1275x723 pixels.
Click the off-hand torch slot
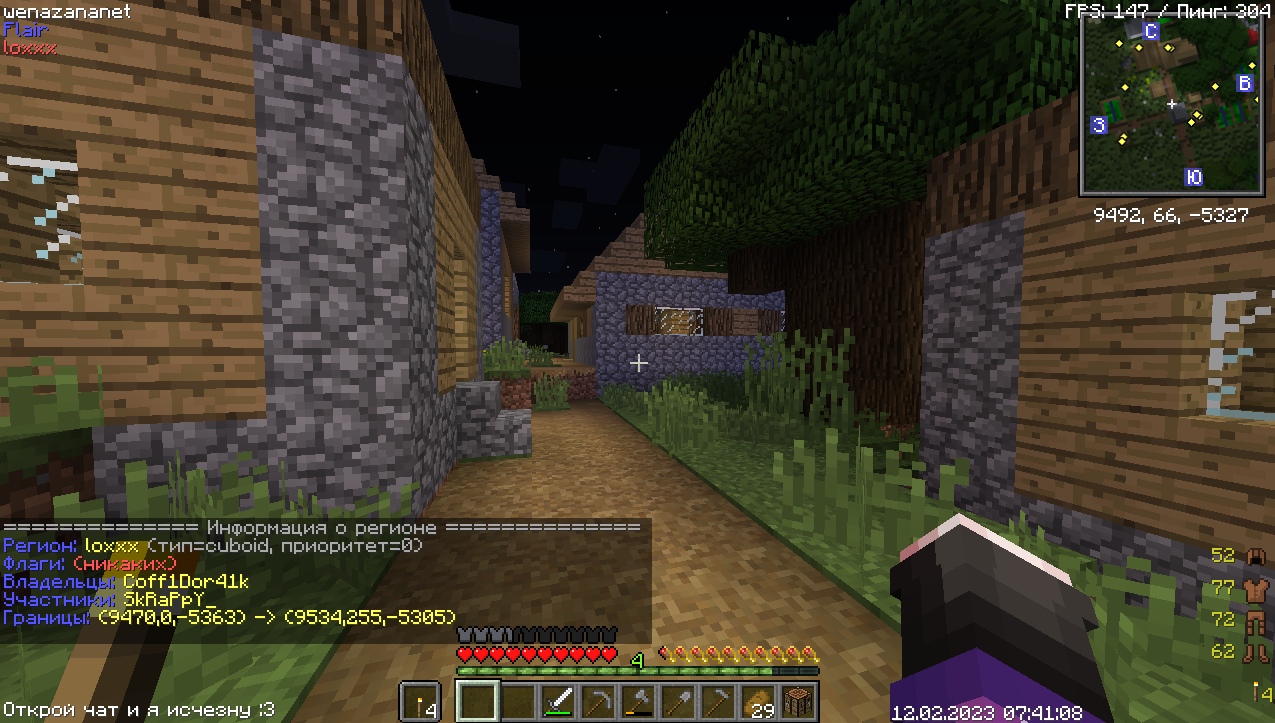tap(419, 701)
